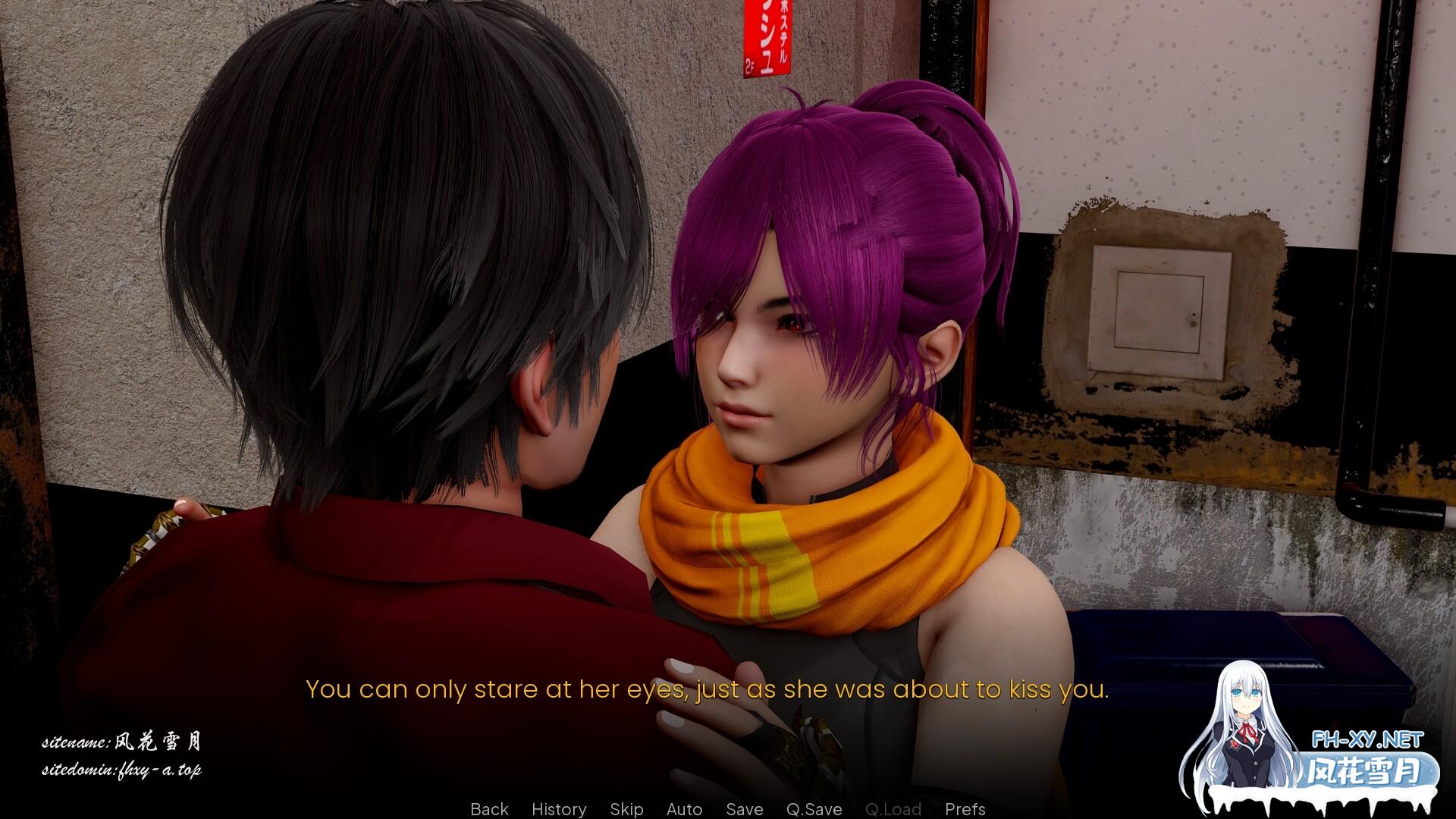Activate Skip to fast-forward dialogue
This screenshot has width=1456, height=819.
626,809
